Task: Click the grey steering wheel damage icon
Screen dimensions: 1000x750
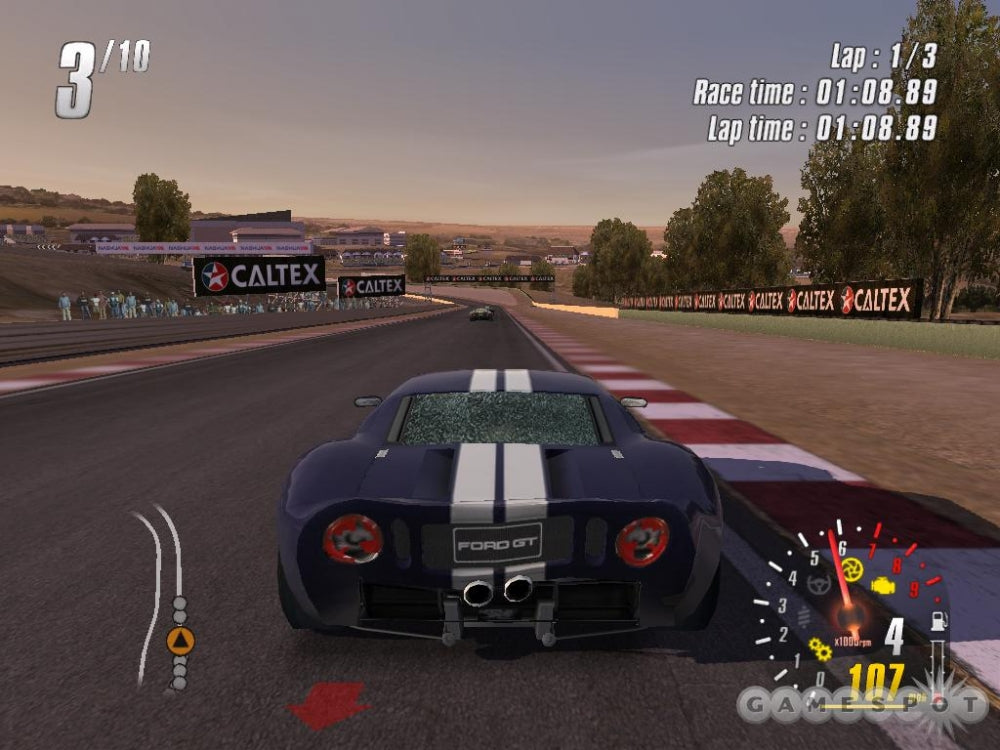Action: pyautogui.click(x=818, y=584)
